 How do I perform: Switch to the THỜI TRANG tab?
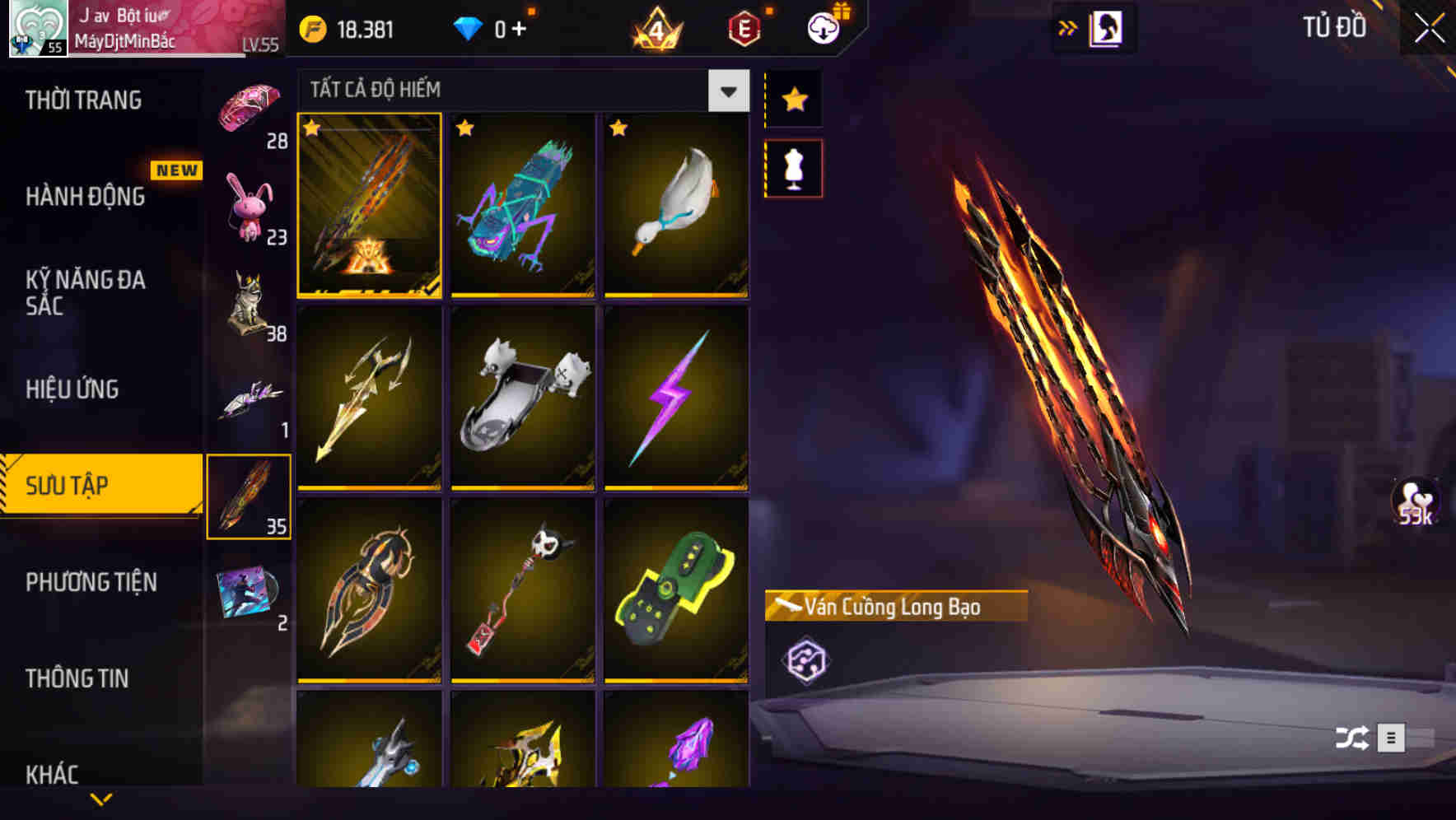86,100
